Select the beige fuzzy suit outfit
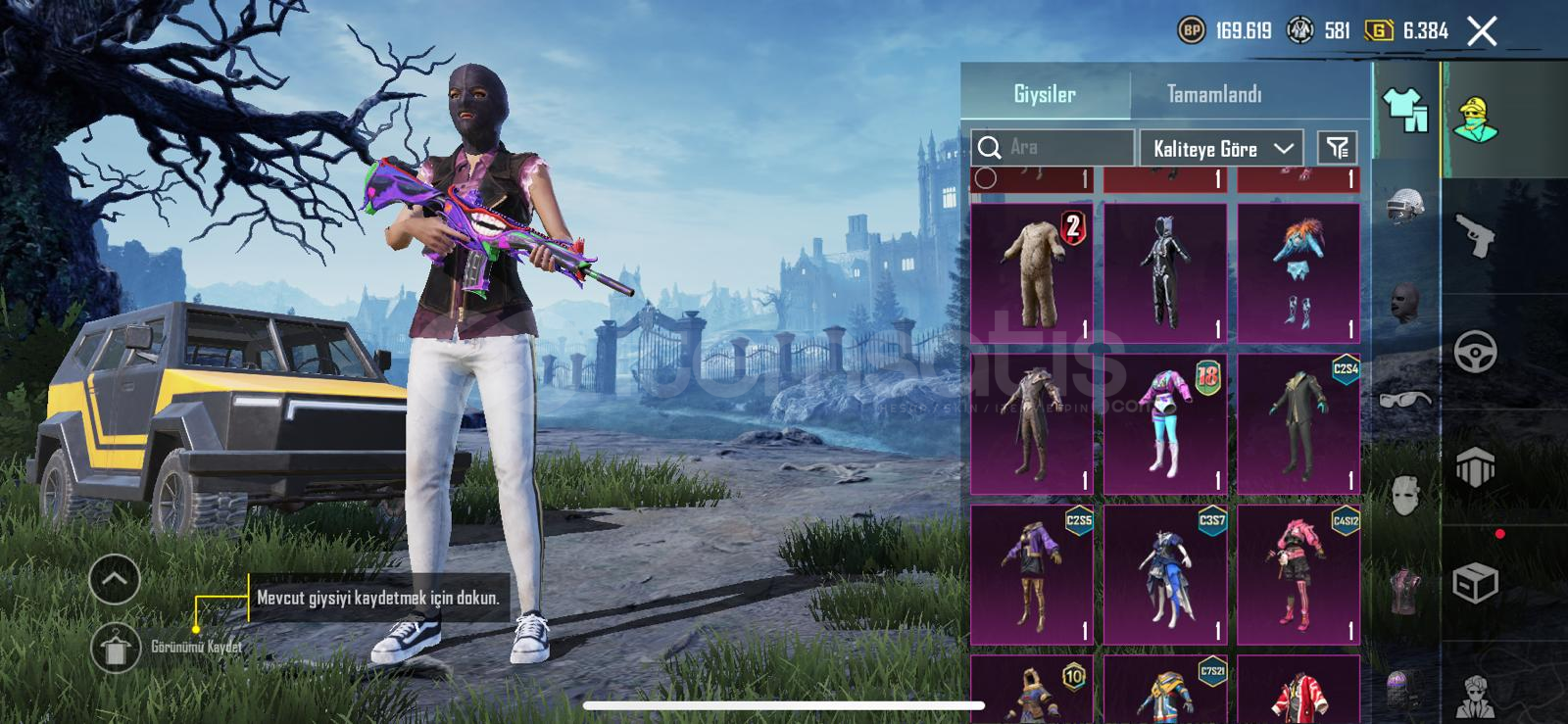 coord(1031,272)
